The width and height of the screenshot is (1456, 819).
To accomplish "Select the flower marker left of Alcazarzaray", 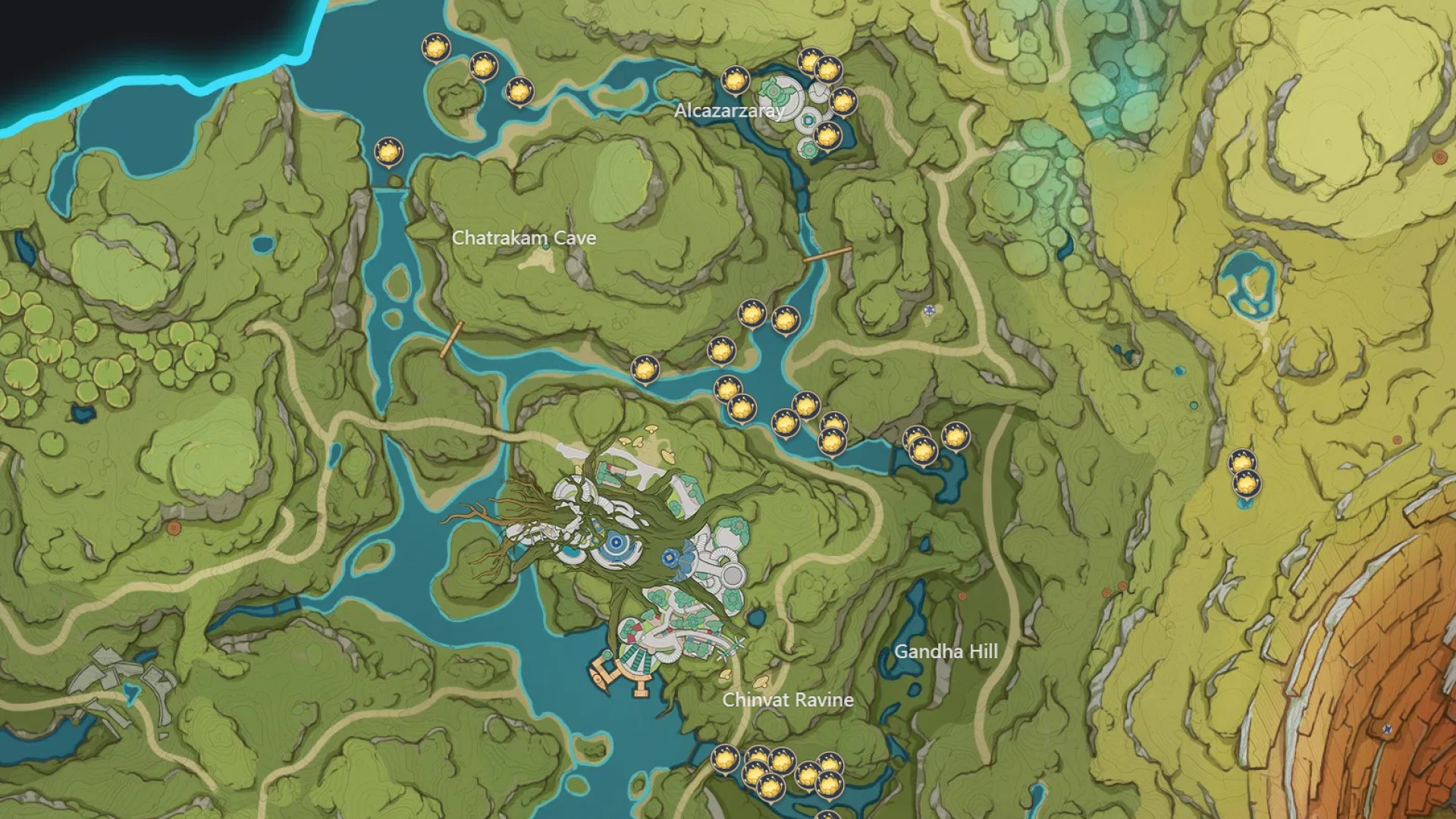I will pos(735,80).
